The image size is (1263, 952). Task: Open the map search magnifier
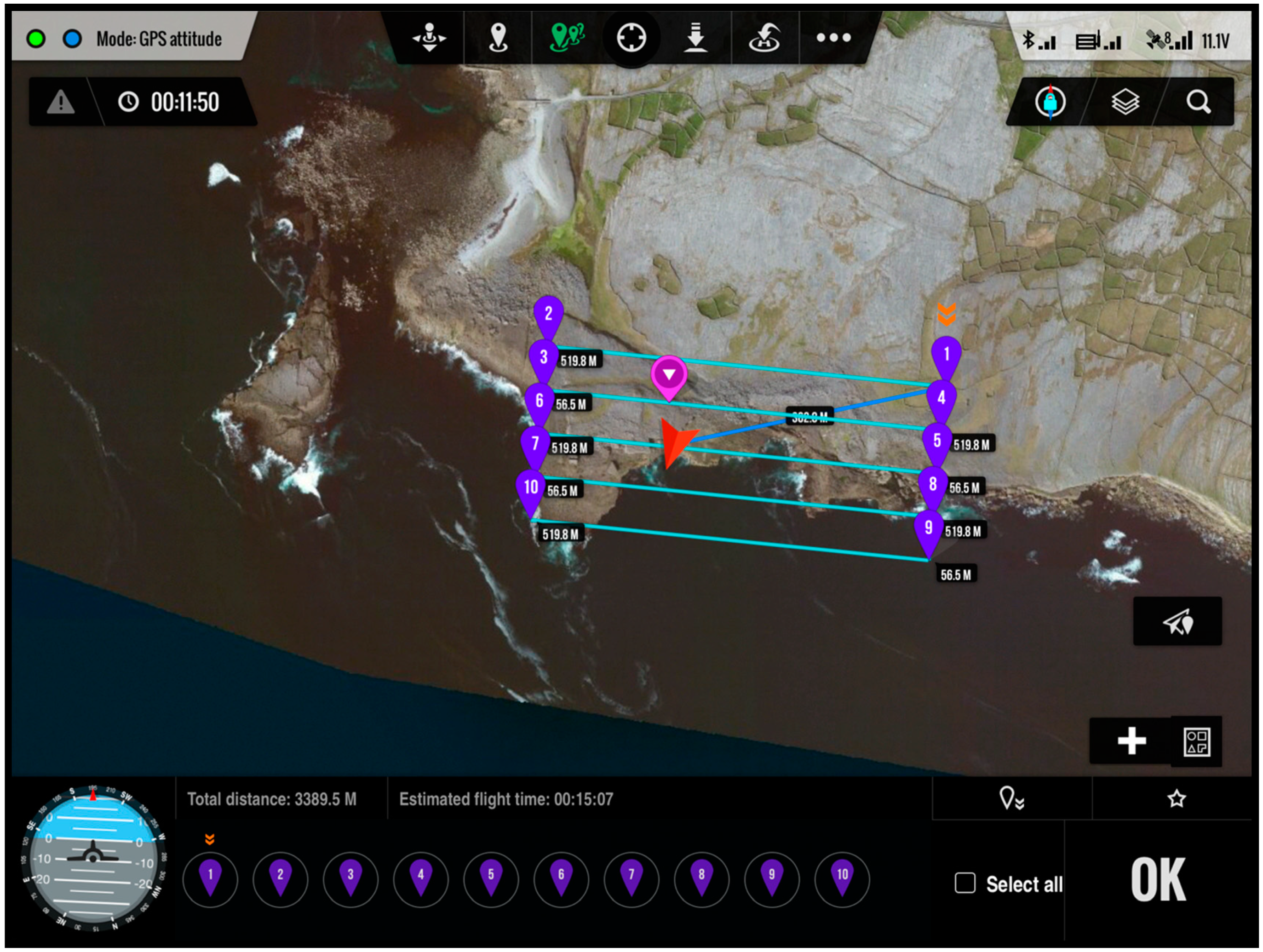tap(1198, 102)
